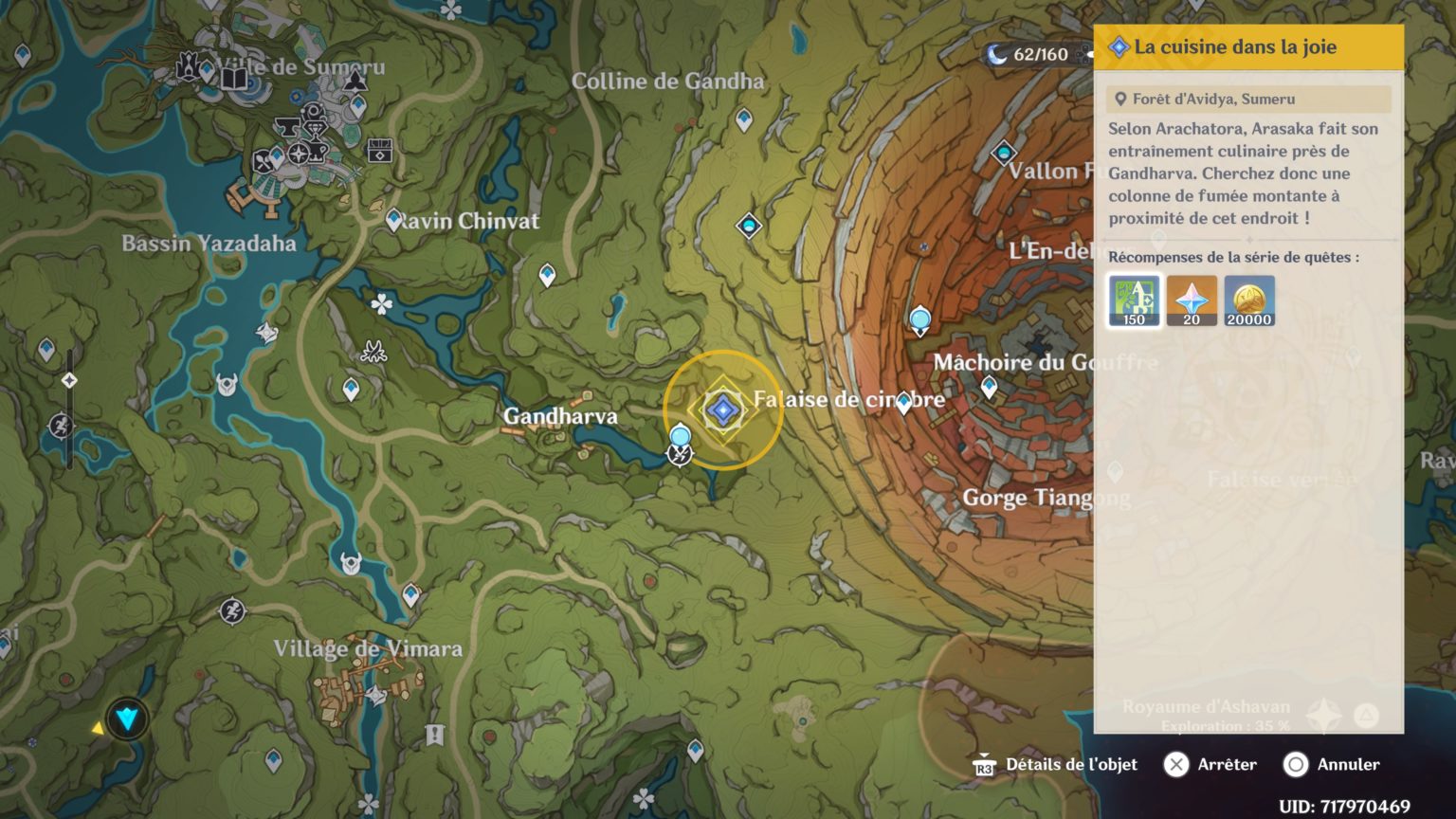Open the book icon in Sumeru City
This screenshot has height=819, width=1456.
234,77
